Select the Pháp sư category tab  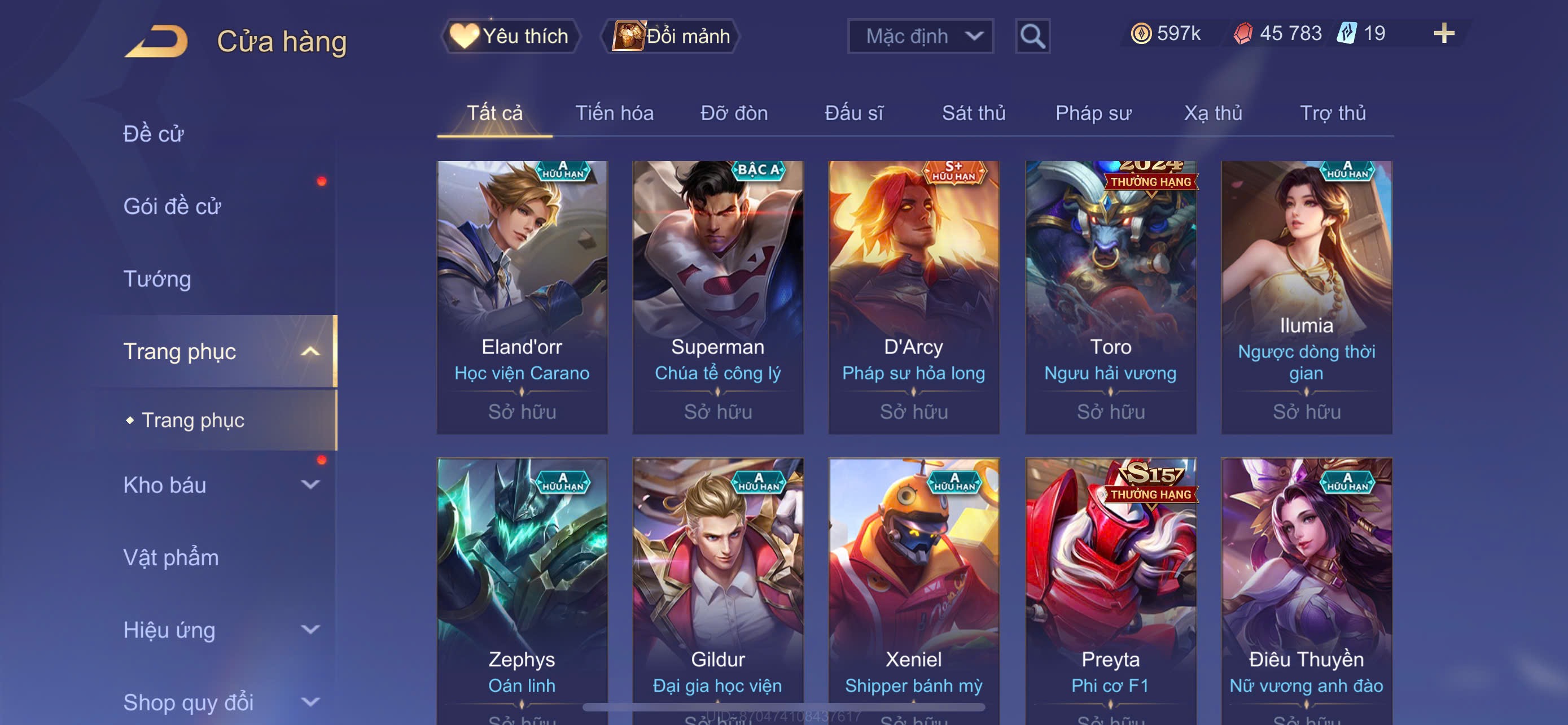pos(1093,113)
